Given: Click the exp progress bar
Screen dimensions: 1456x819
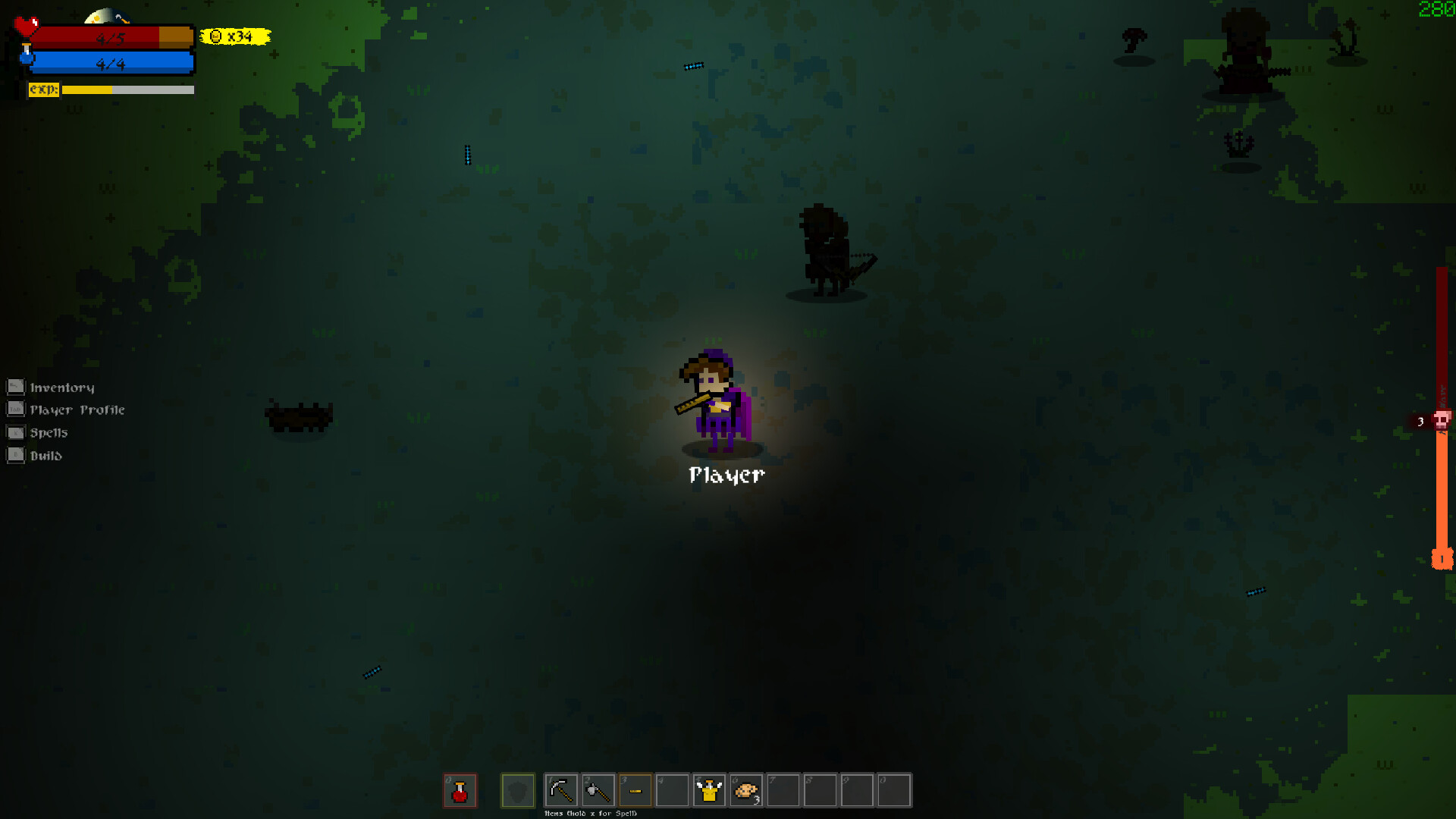Looking at the screenshot, I should tap(125, 89).
